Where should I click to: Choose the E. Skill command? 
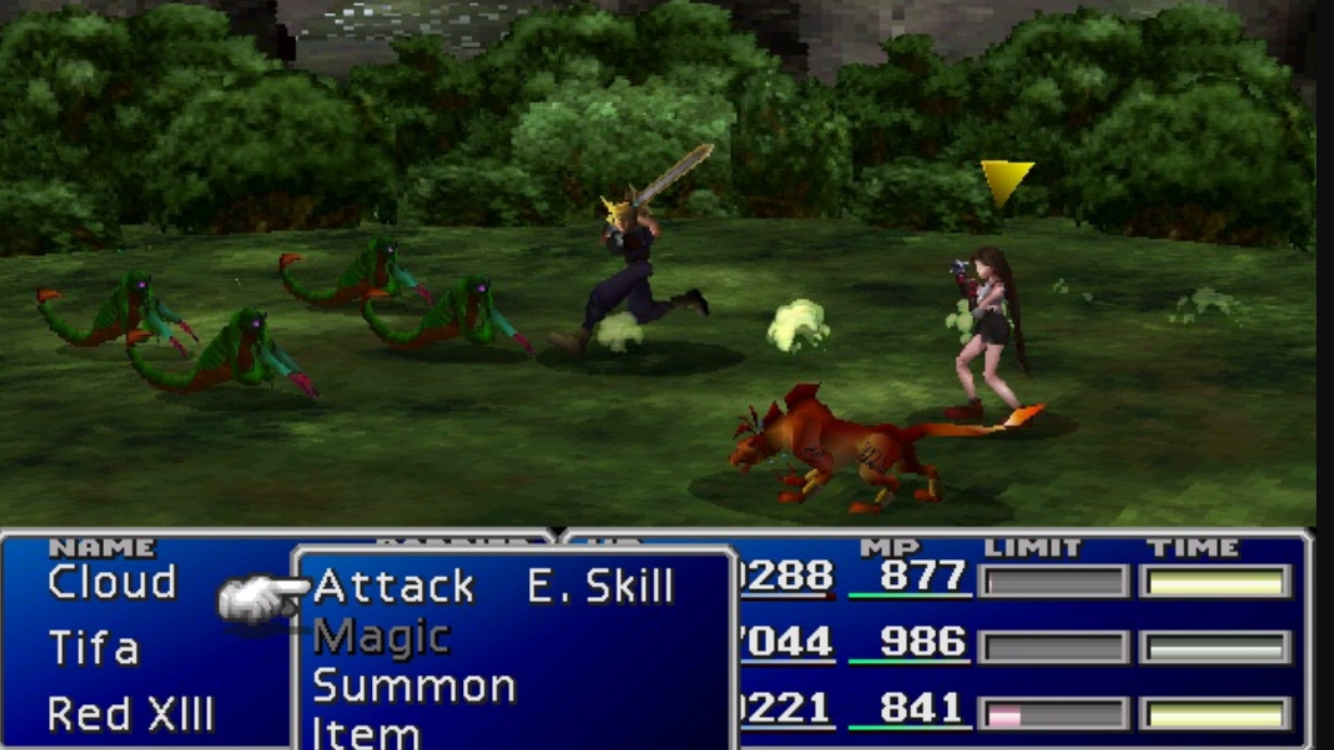600,587
